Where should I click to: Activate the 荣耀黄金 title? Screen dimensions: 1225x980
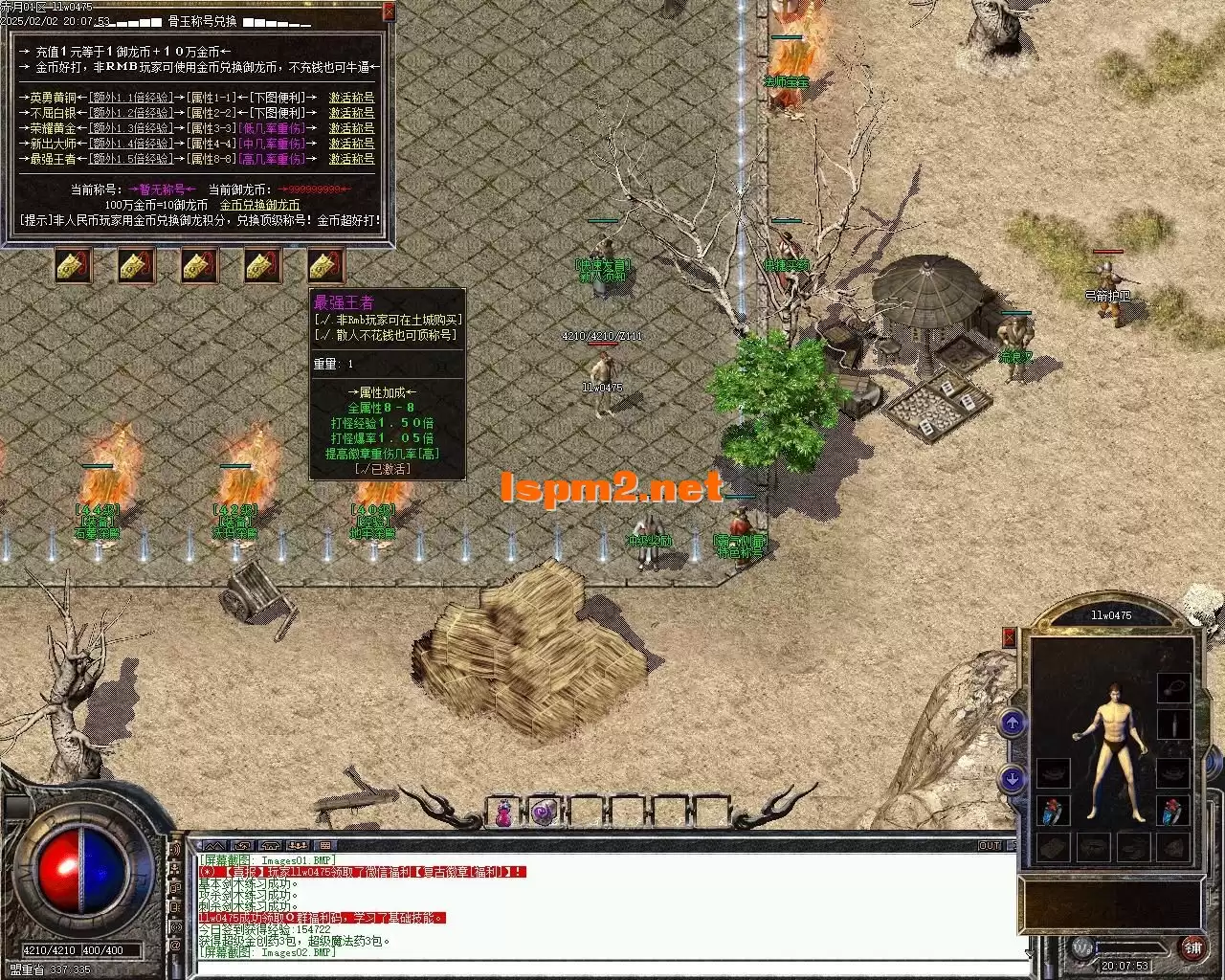[351, 128]
